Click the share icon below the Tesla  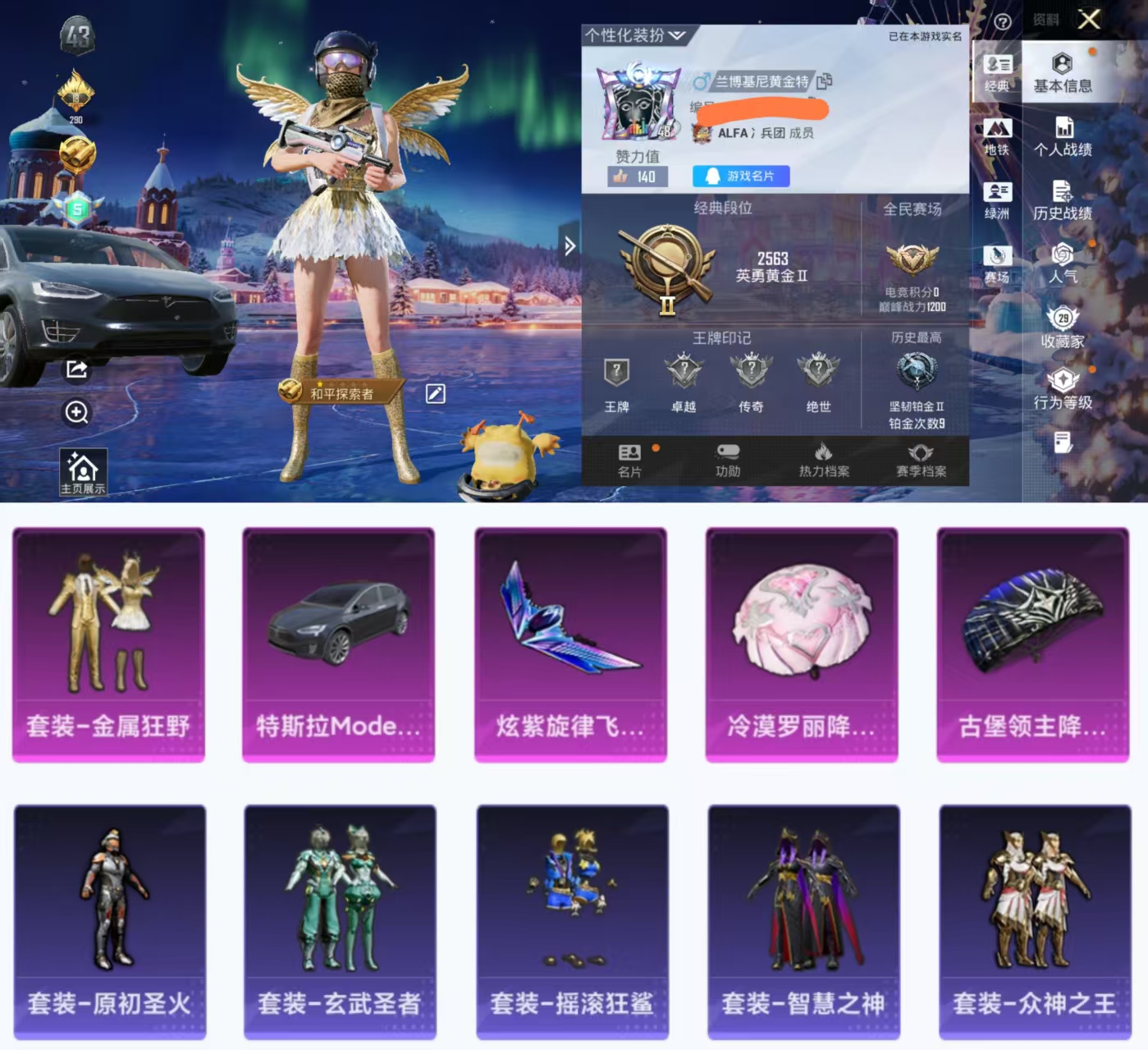click(x=76, y=369)
